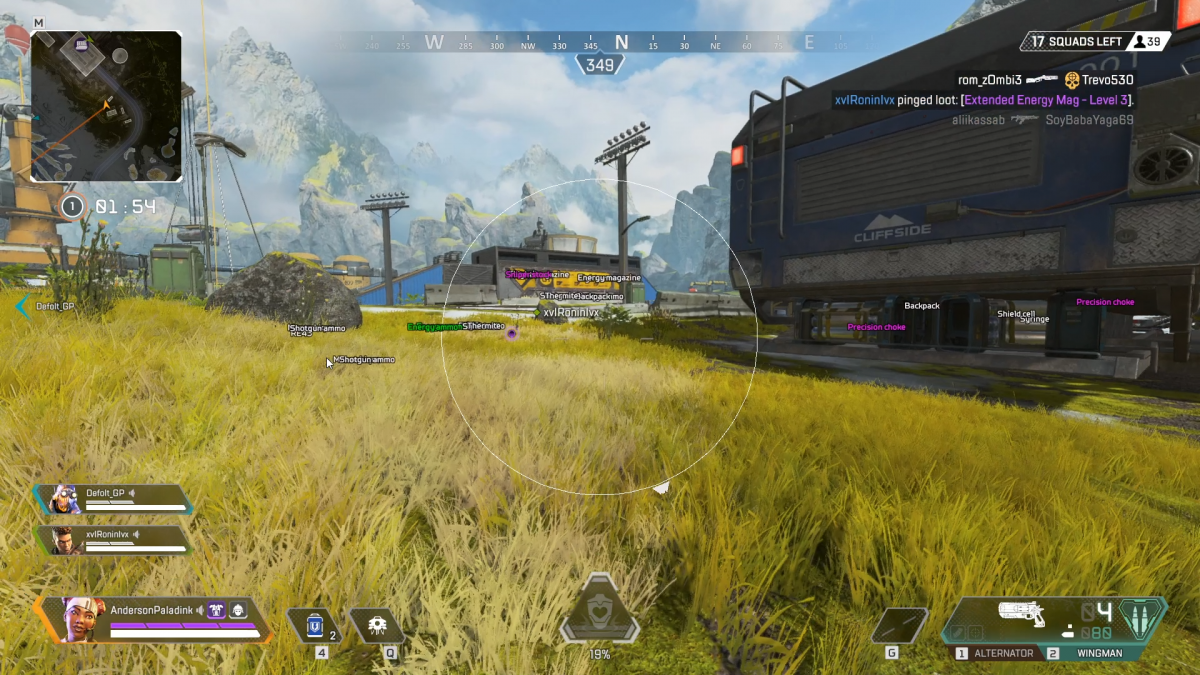Click the body armor icon beside player name

(217, 609)
